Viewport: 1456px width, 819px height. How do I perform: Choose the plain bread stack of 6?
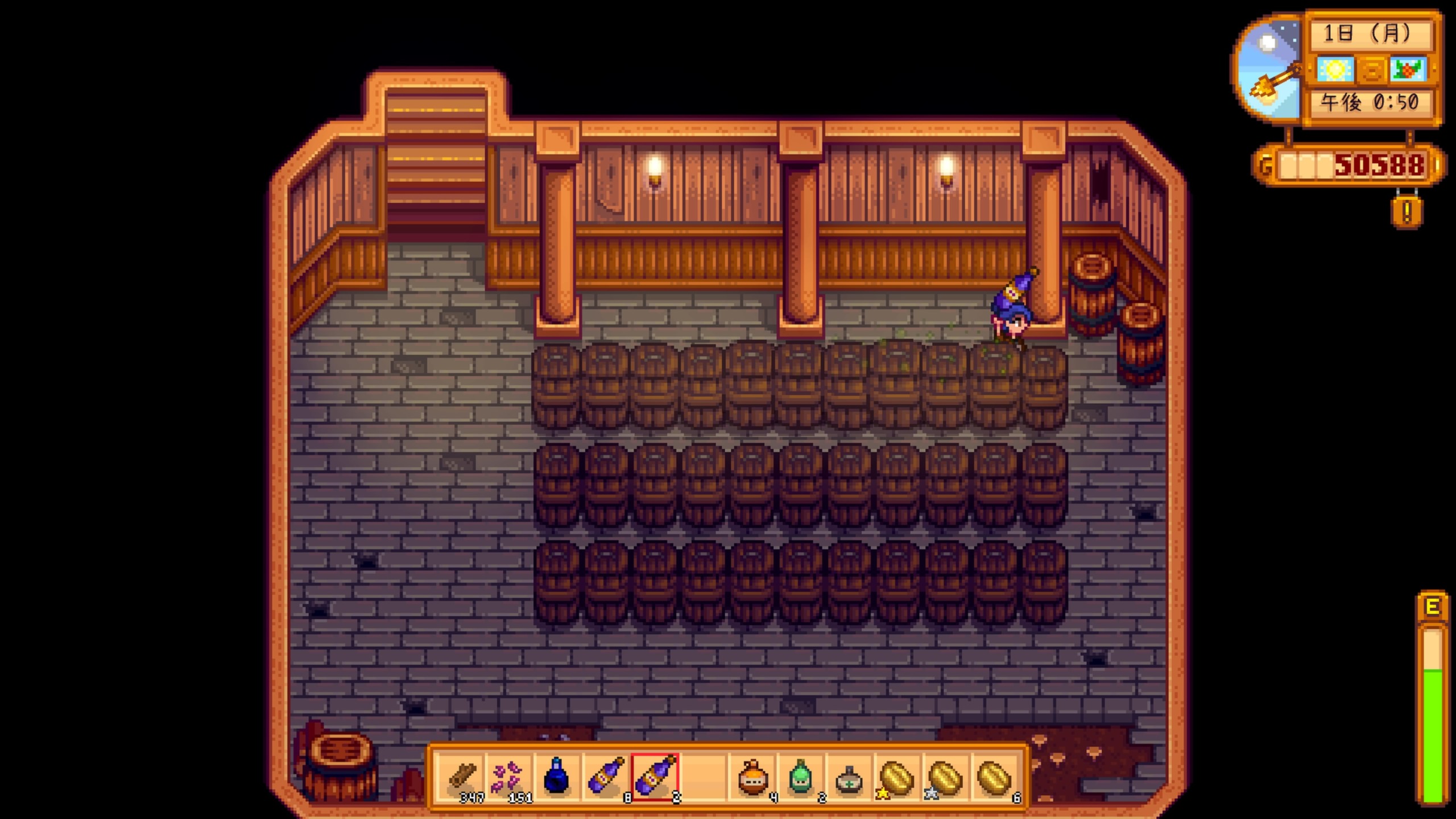[x=995, y=777]
